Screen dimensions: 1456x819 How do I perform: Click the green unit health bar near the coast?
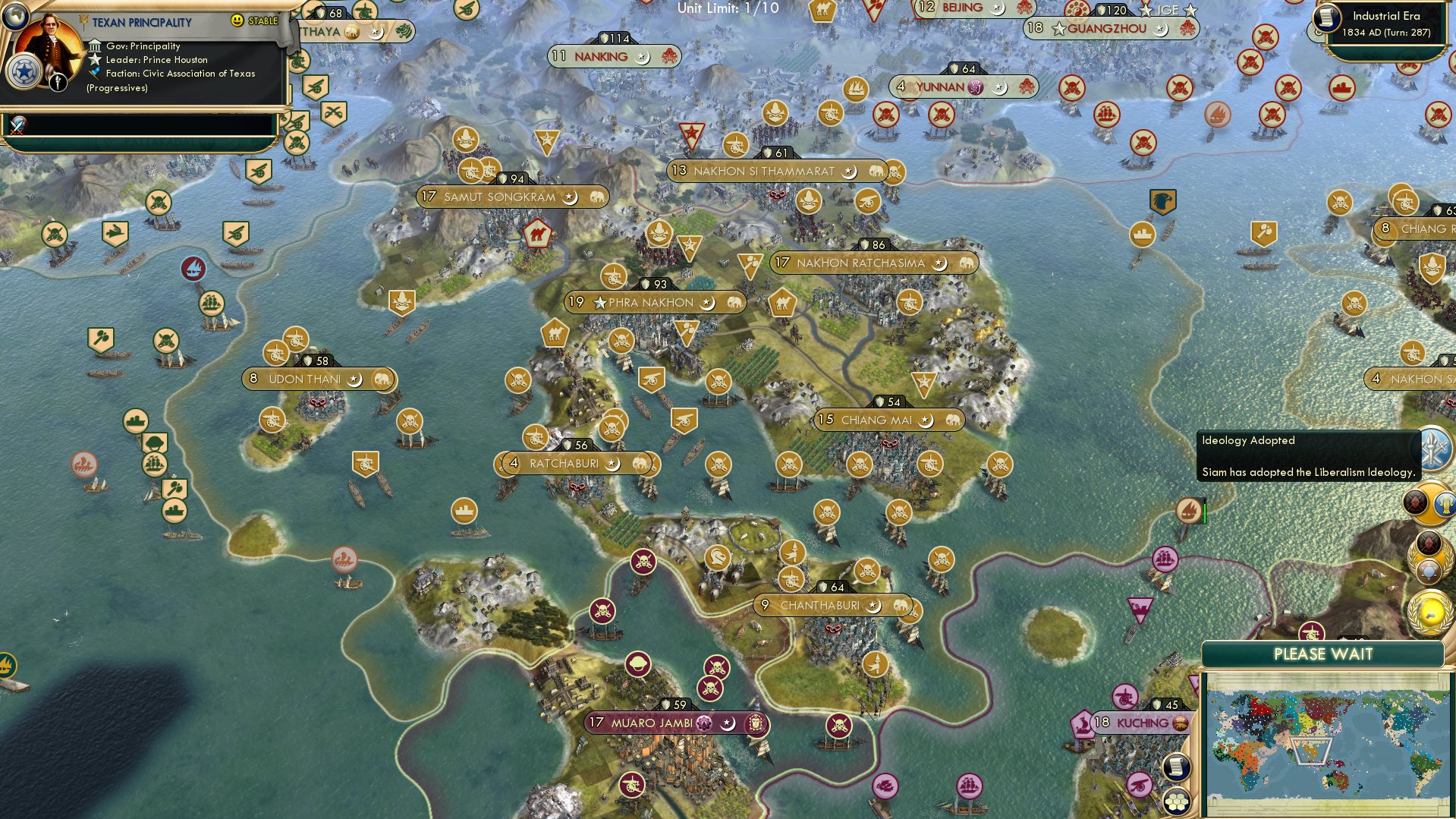pos(1203,514)
